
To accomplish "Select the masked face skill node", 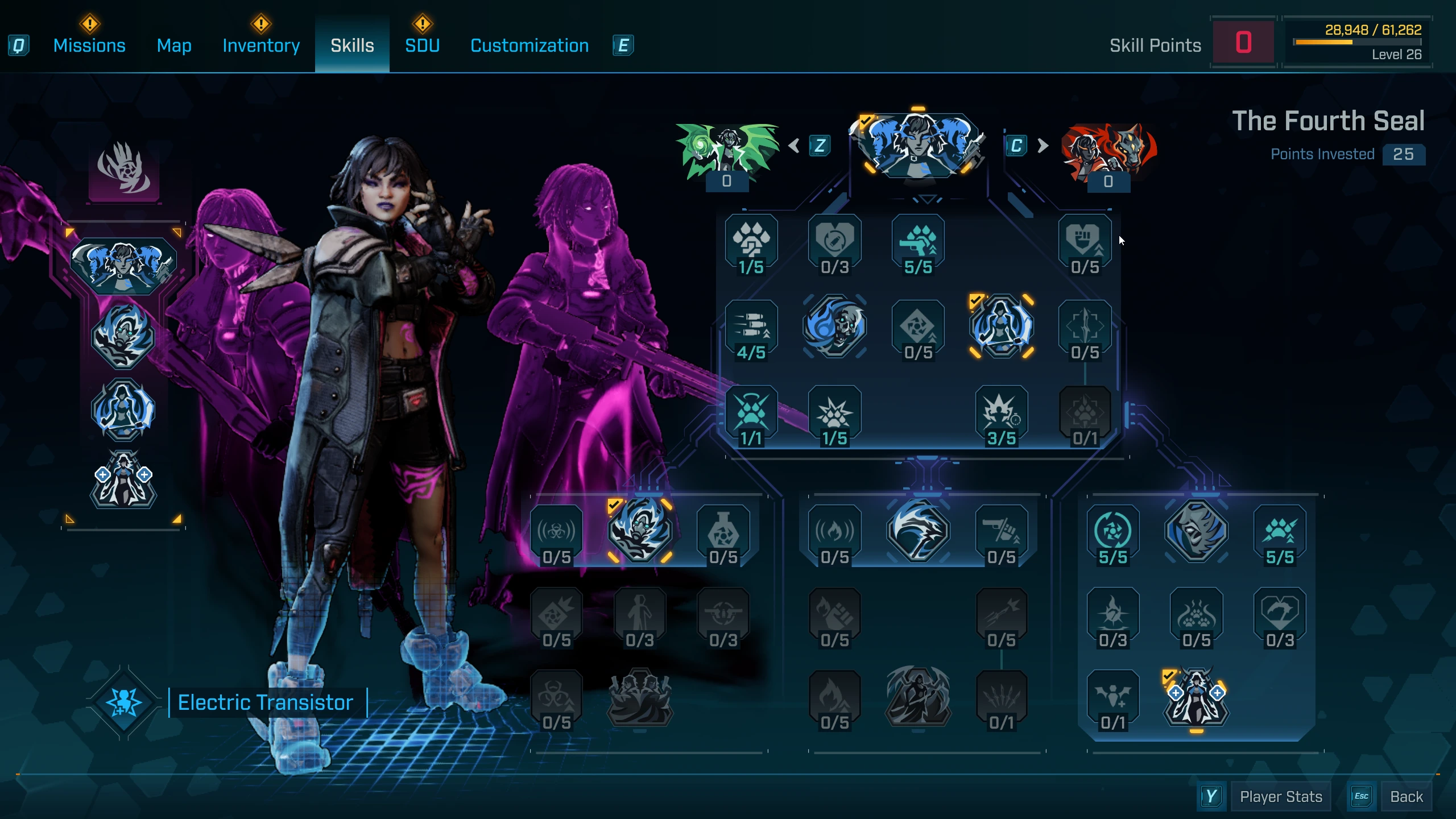I will [x=1196, y=531].
